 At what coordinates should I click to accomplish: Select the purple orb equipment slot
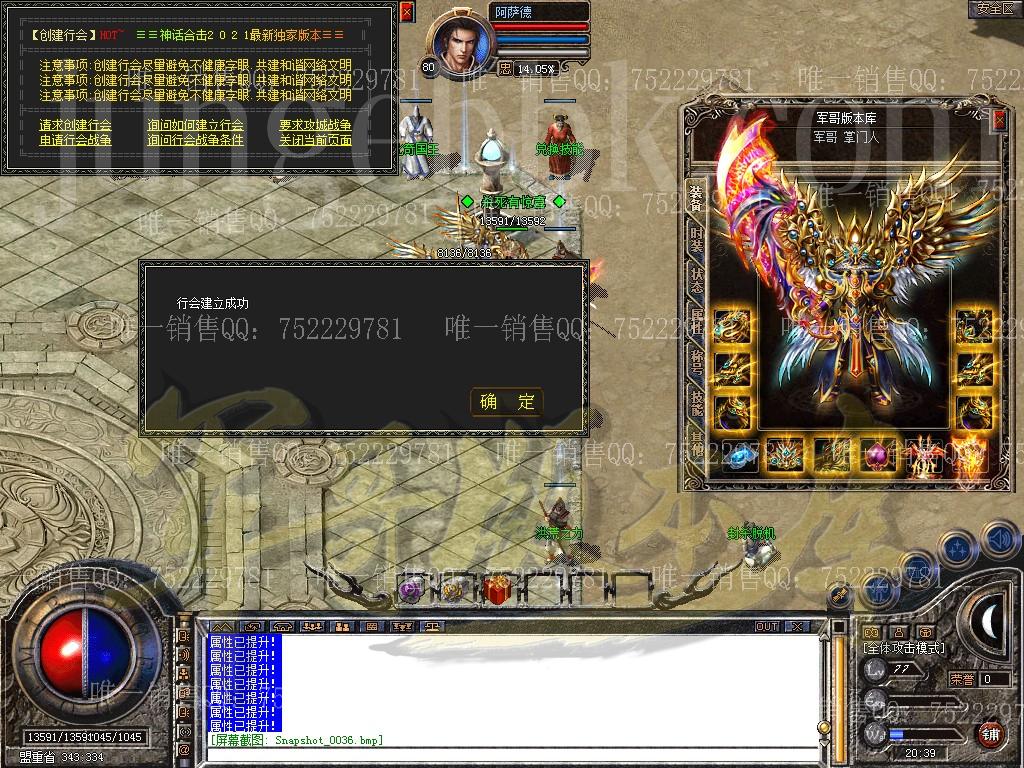(x=881, y=456)
